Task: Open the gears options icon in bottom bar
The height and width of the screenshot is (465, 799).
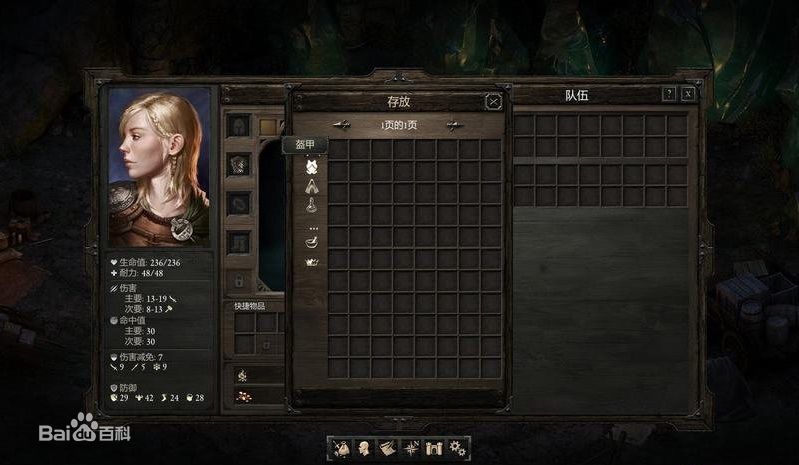Action: tap(457, 447)
